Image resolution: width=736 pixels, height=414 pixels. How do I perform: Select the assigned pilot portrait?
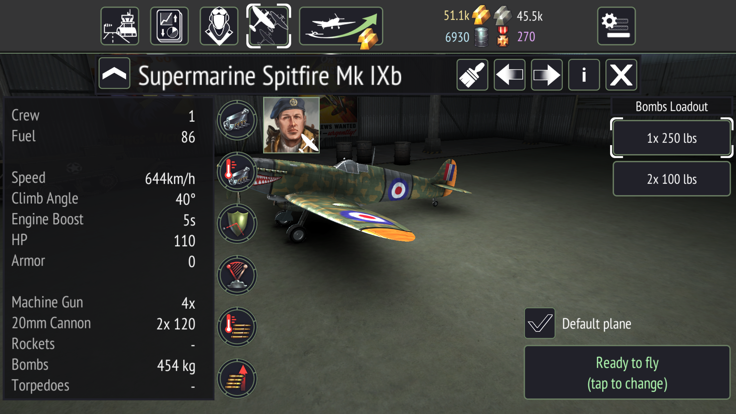[291, 125]
